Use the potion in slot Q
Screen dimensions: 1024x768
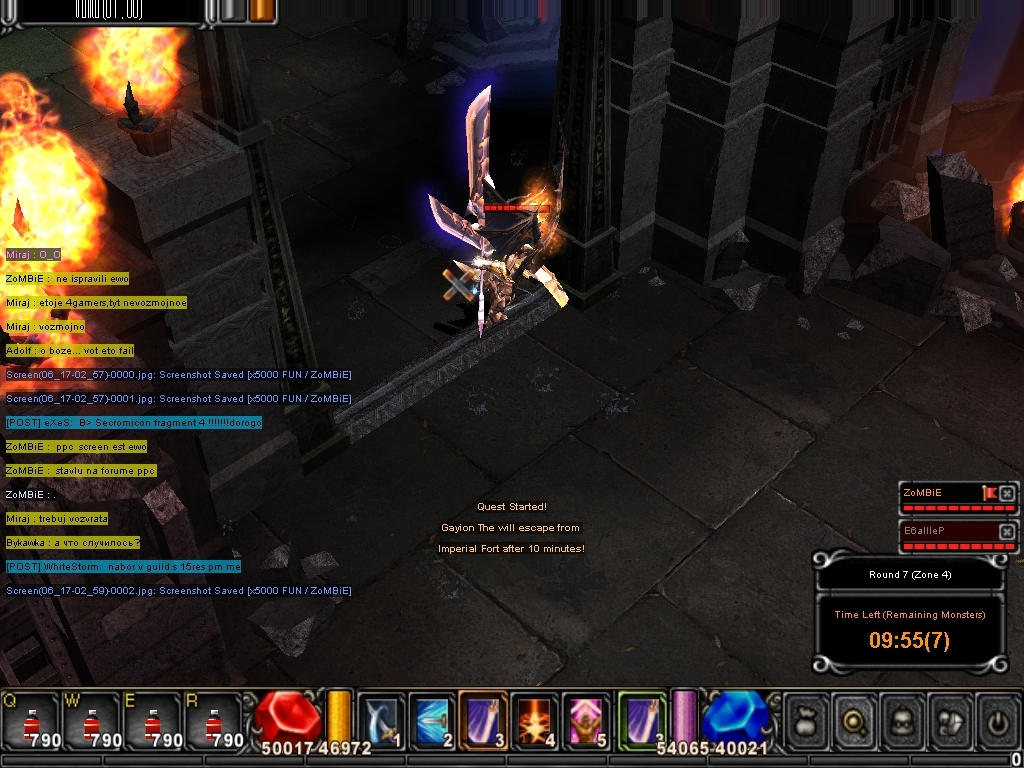coord(31,722)
